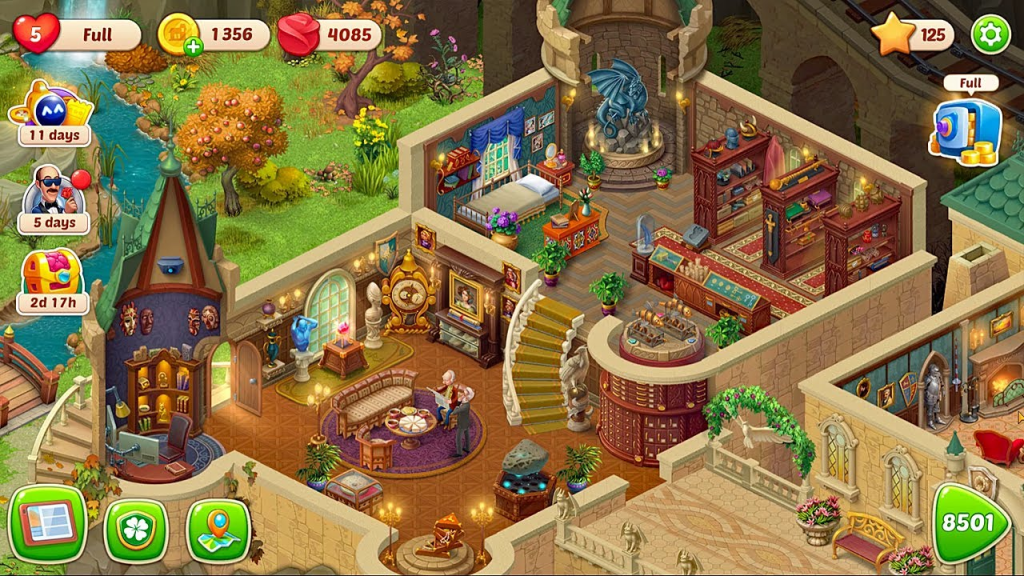Open the 11 days event icon
Image resolution: width=1024 pixels, height=576 pixels.
[x=53, y=112]
